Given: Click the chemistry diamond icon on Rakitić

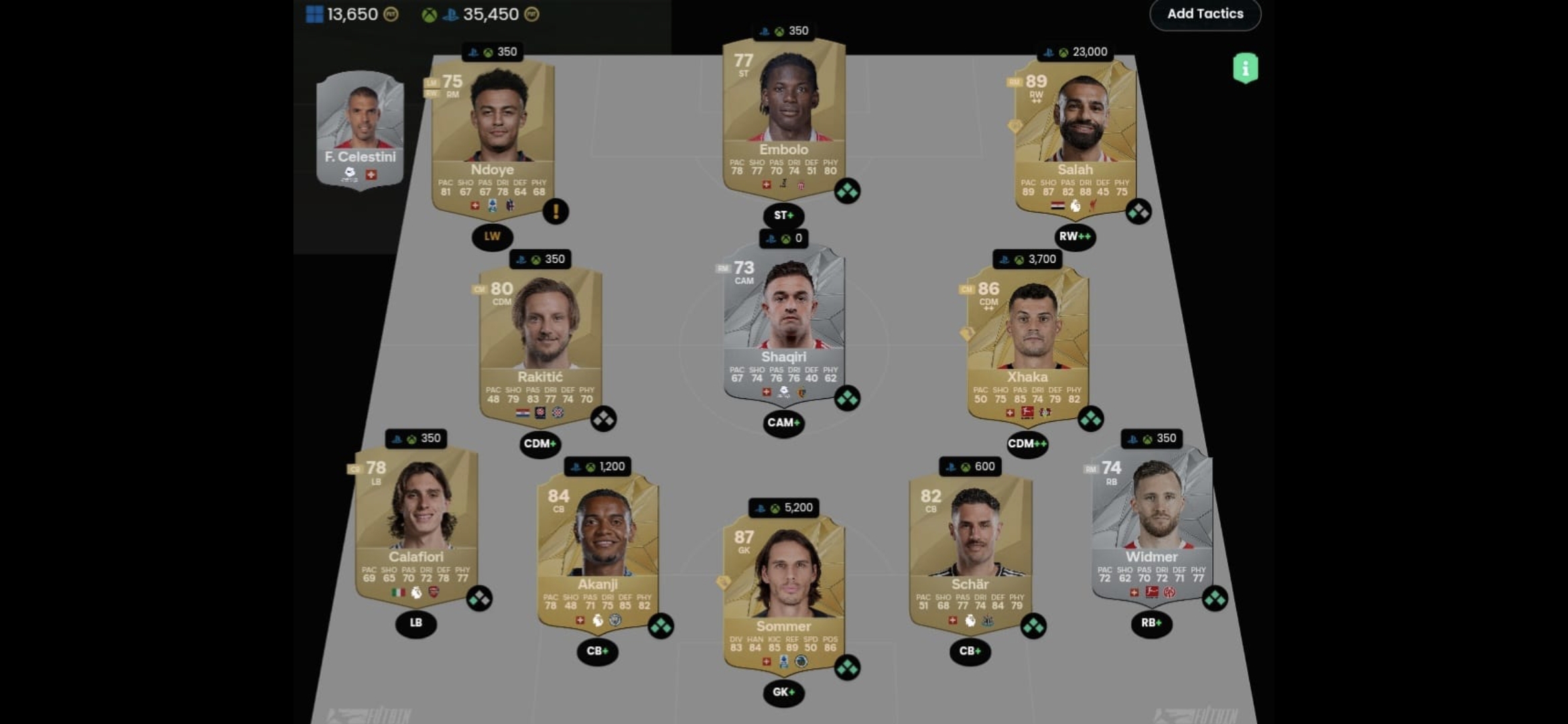Looking at the screenshot, I should [603, 419].
